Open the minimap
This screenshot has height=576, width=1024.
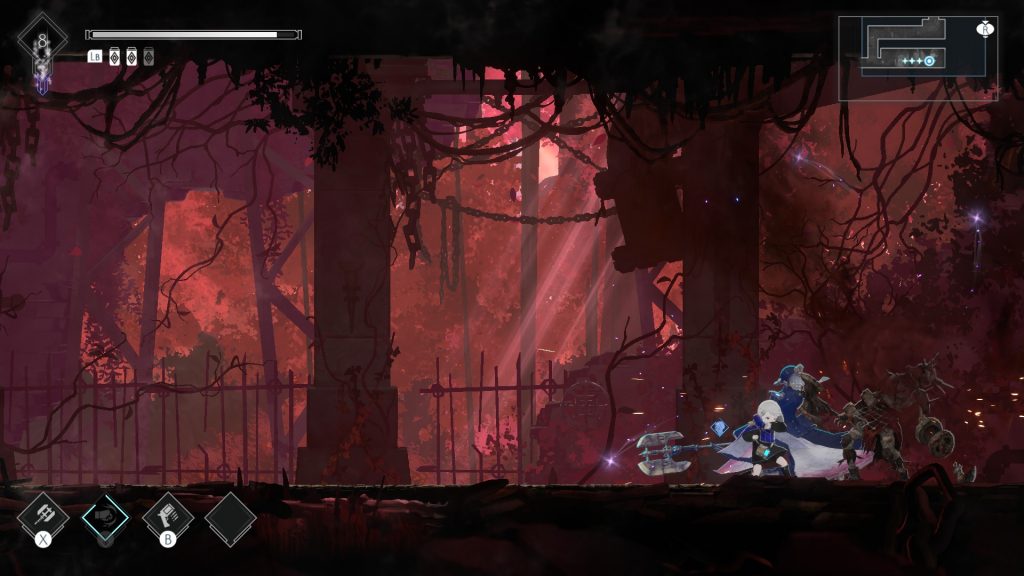(917, 58)
